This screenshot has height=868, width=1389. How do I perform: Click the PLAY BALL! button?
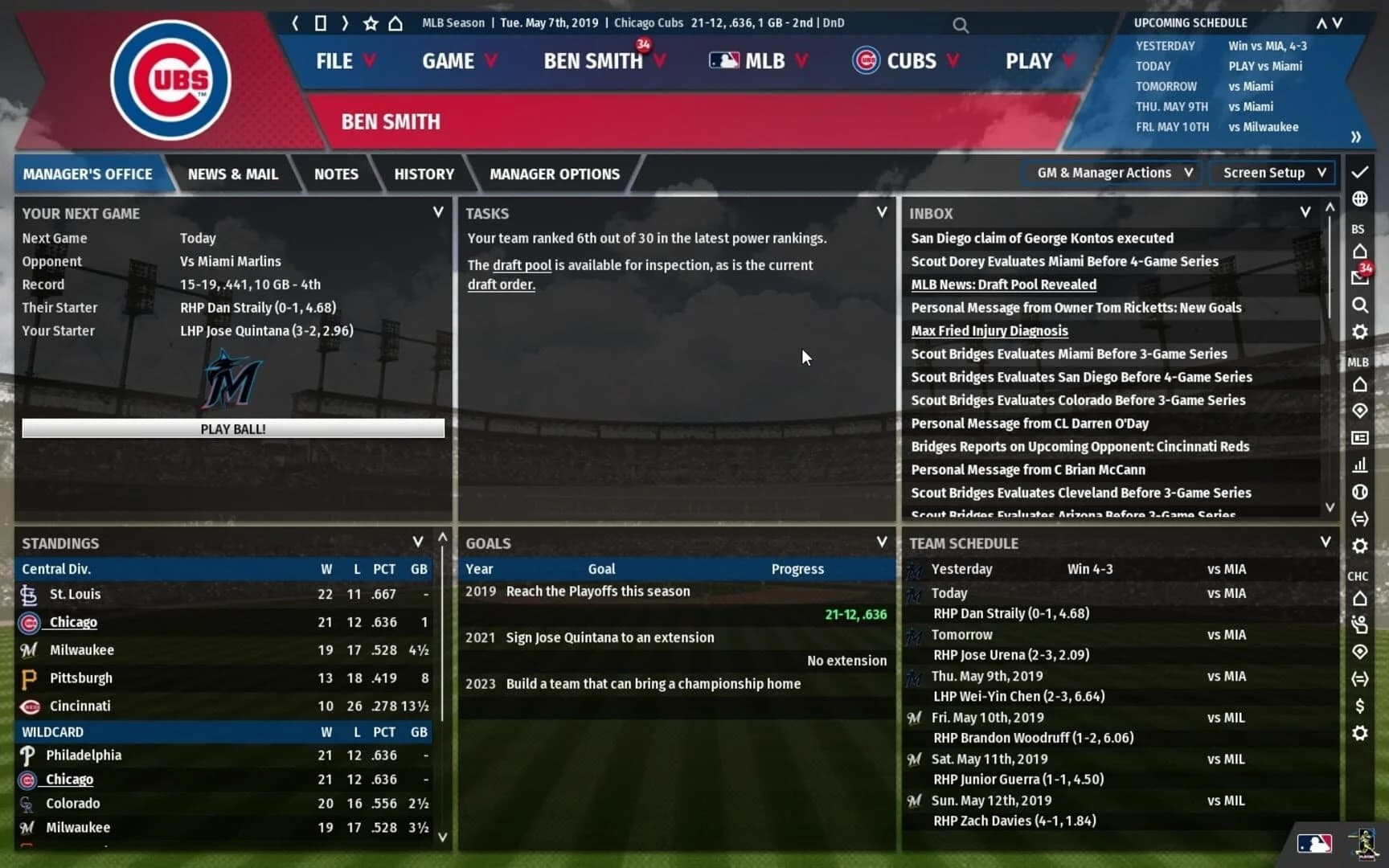[233, 428]
